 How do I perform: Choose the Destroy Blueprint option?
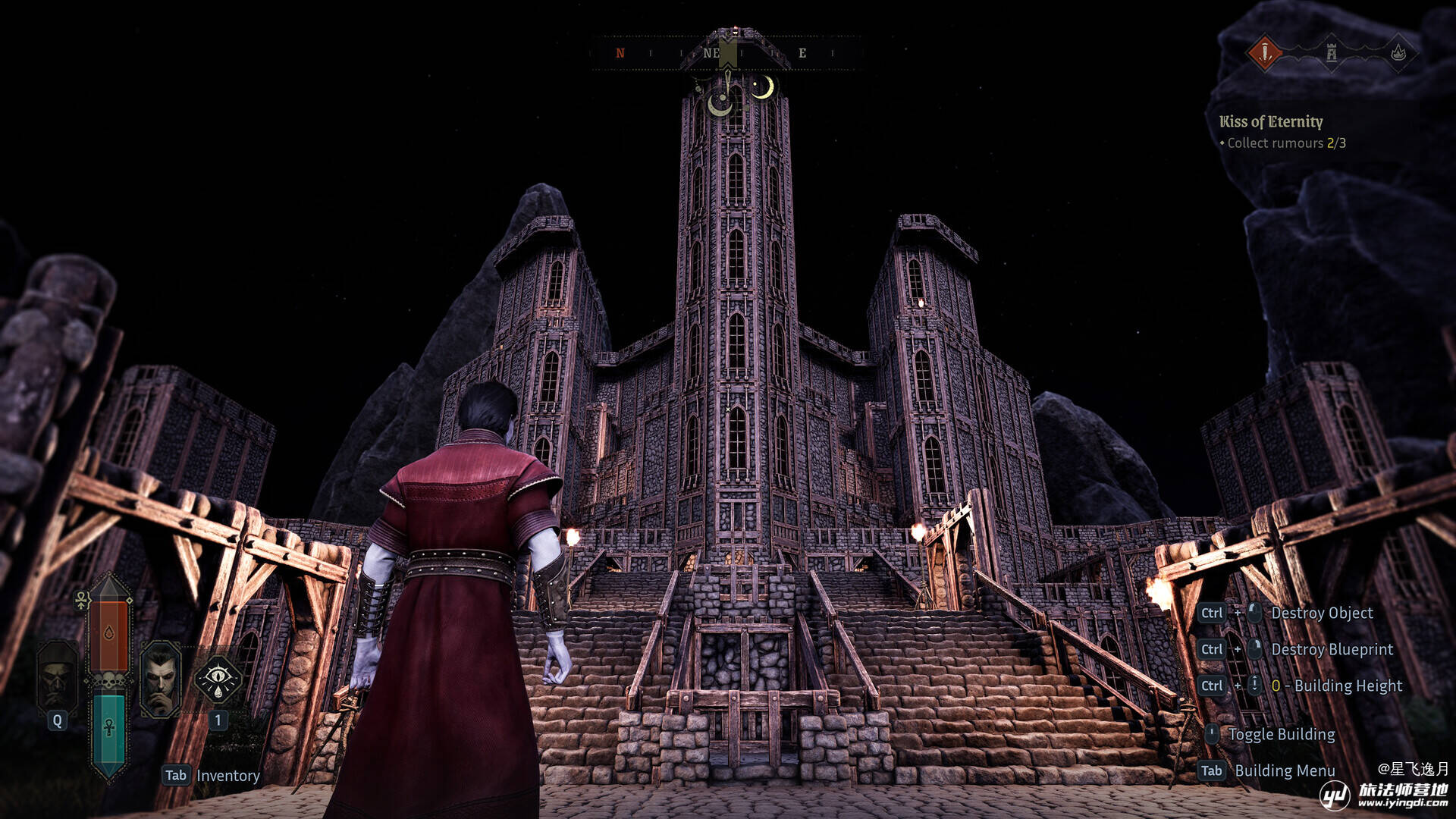click(x=1332, y=649)
